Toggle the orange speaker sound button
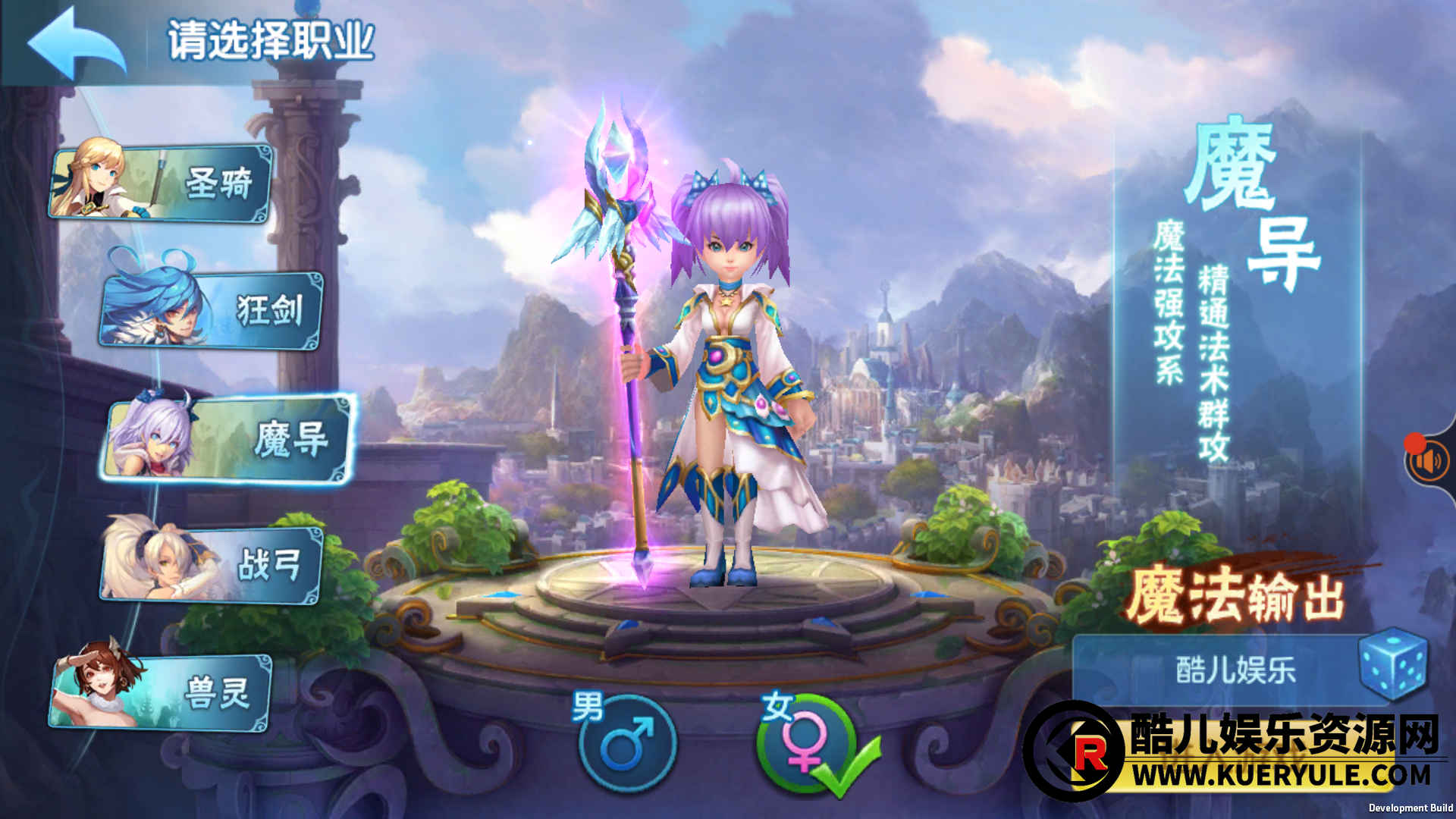The height and width of the screenshot is (819, 1456). tap(1427, 461)
